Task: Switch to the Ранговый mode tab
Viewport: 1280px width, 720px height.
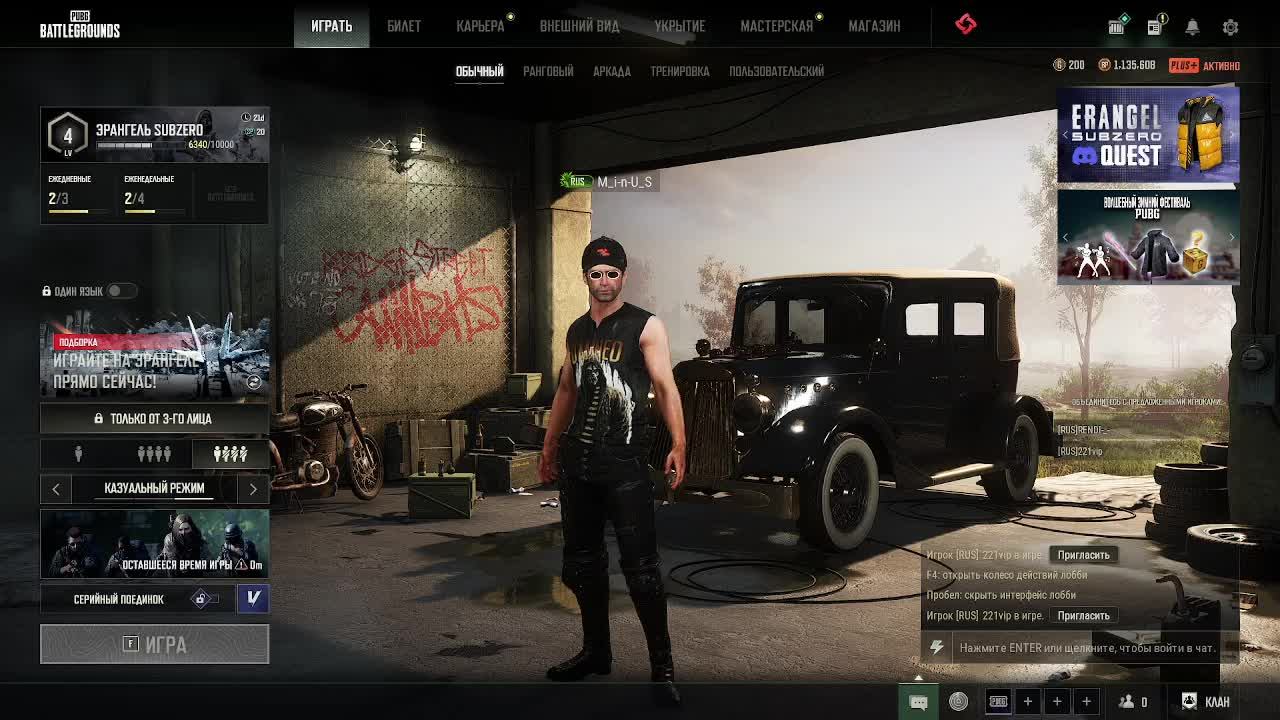Action: point(548,71)
